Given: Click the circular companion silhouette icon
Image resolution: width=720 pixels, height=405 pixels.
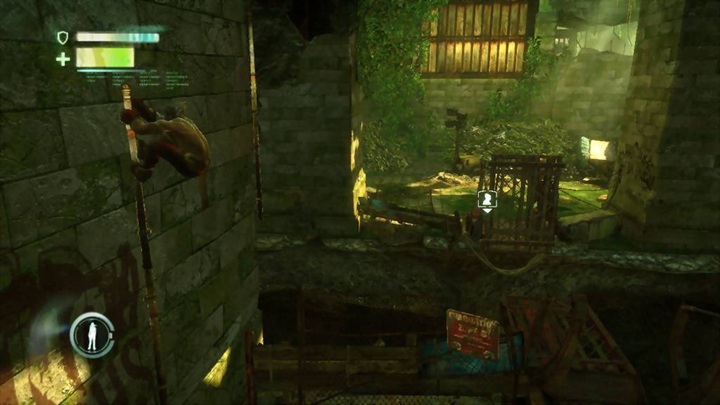Looking at the screenshot, I should (x=91, y=334).
